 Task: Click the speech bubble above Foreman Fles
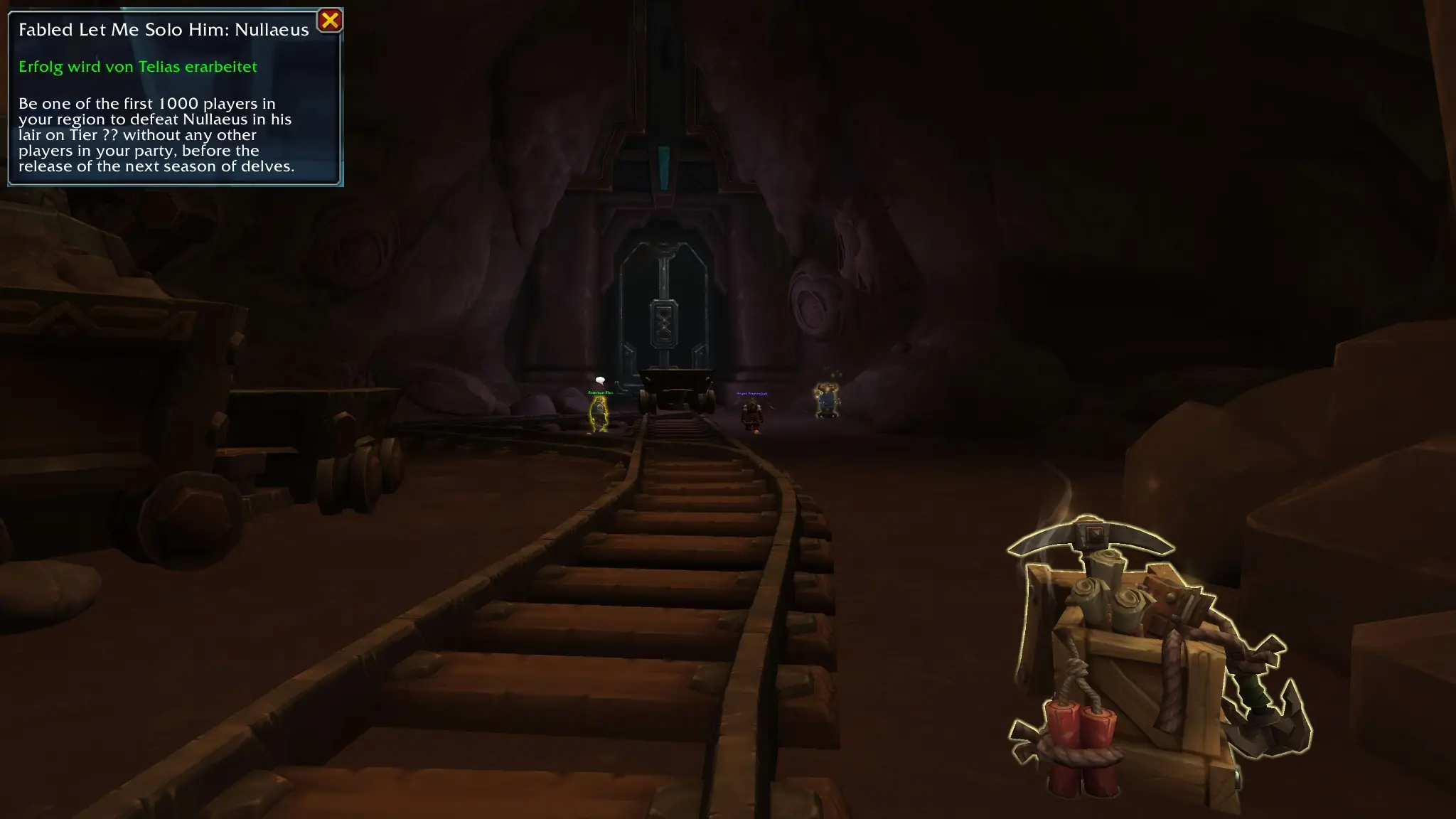[599, 381]
